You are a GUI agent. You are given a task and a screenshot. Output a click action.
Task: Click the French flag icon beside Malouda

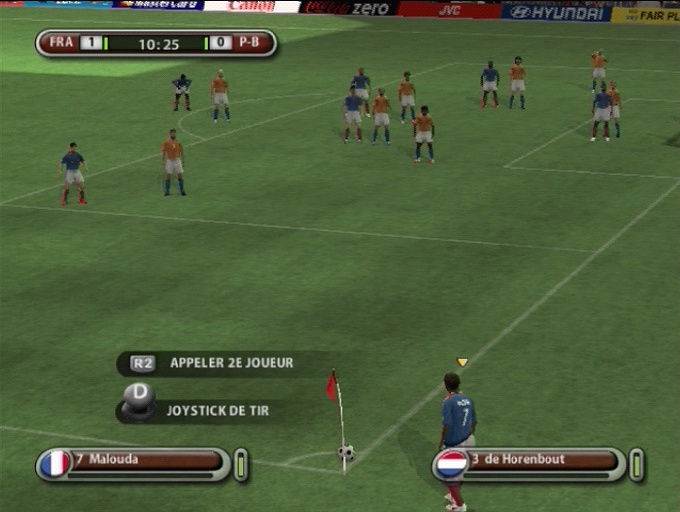coord(55,464)
